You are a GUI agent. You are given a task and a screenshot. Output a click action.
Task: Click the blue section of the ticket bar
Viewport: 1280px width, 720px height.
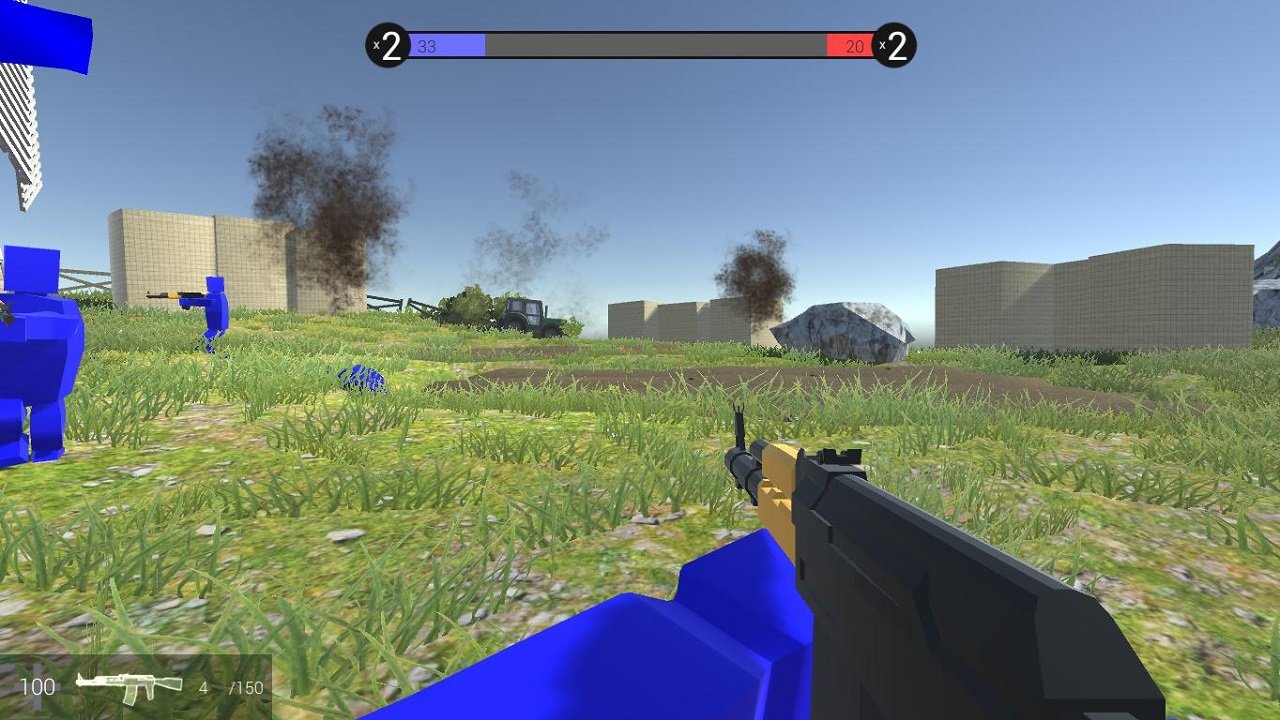click(x=450, y=44)
